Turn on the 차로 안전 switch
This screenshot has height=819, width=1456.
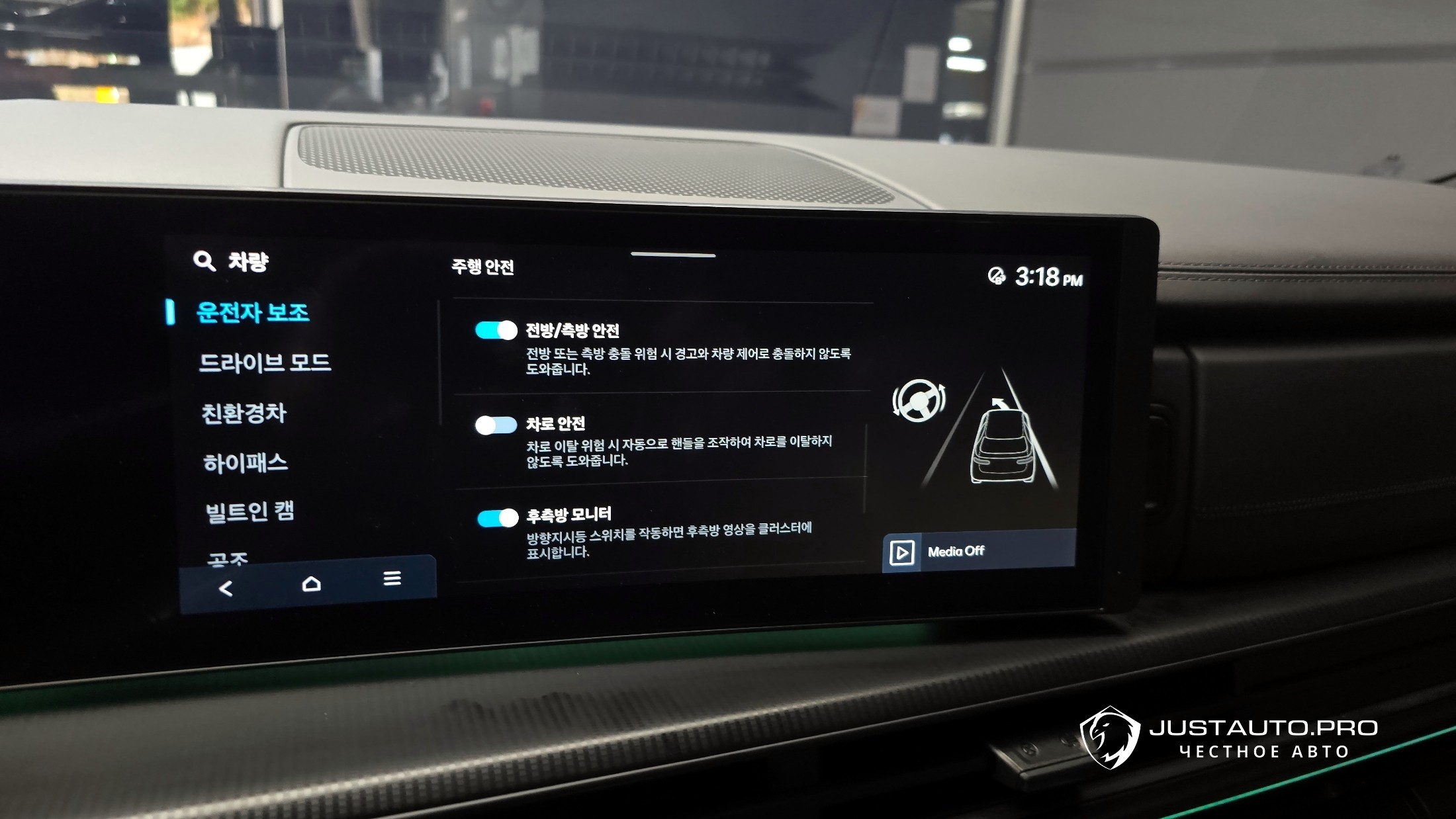point(496,425)
